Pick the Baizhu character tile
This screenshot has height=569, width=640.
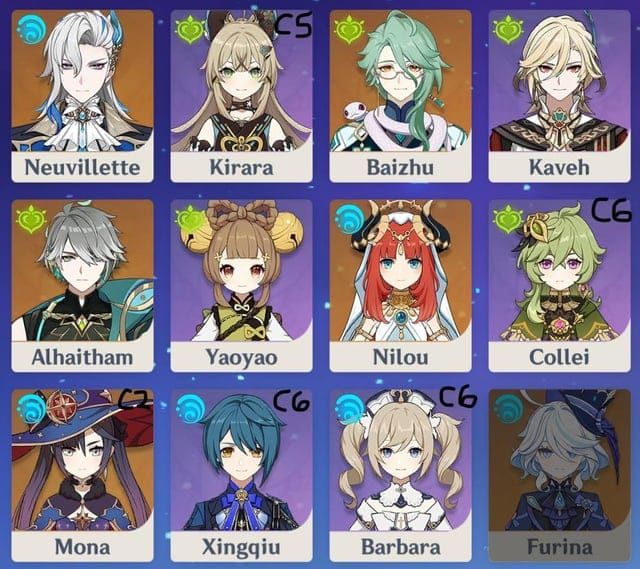pos(400,95)
